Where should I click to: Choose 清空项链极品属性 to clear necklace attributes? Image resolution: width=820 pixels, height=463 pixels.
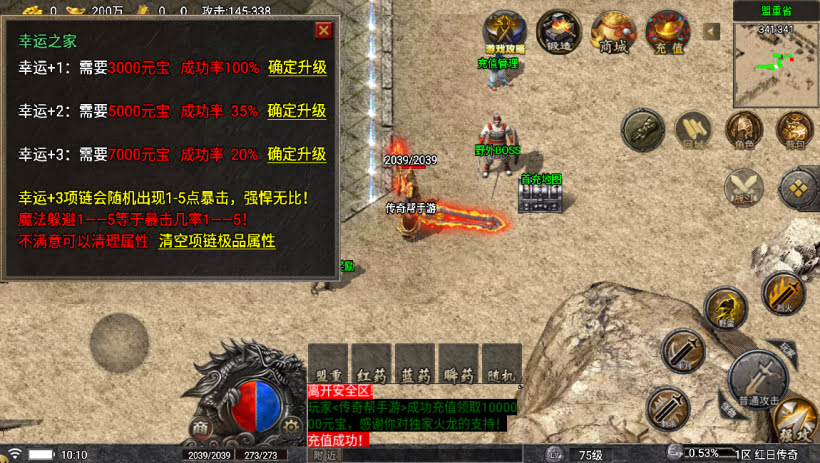pos(217,241)
